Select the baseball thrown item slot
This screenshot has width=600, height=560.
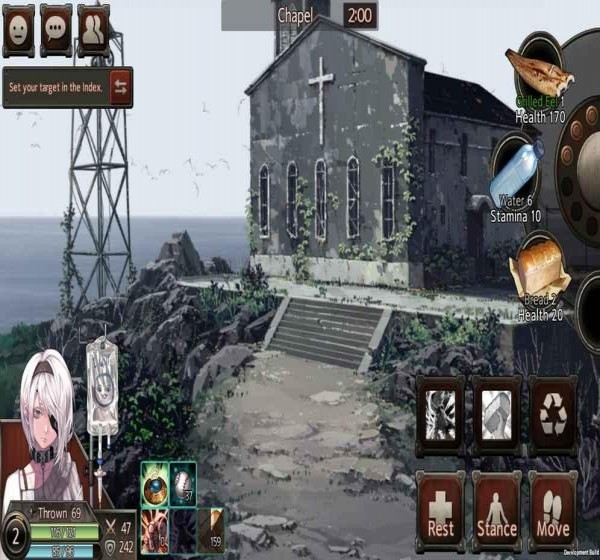(x=182, y=484)
